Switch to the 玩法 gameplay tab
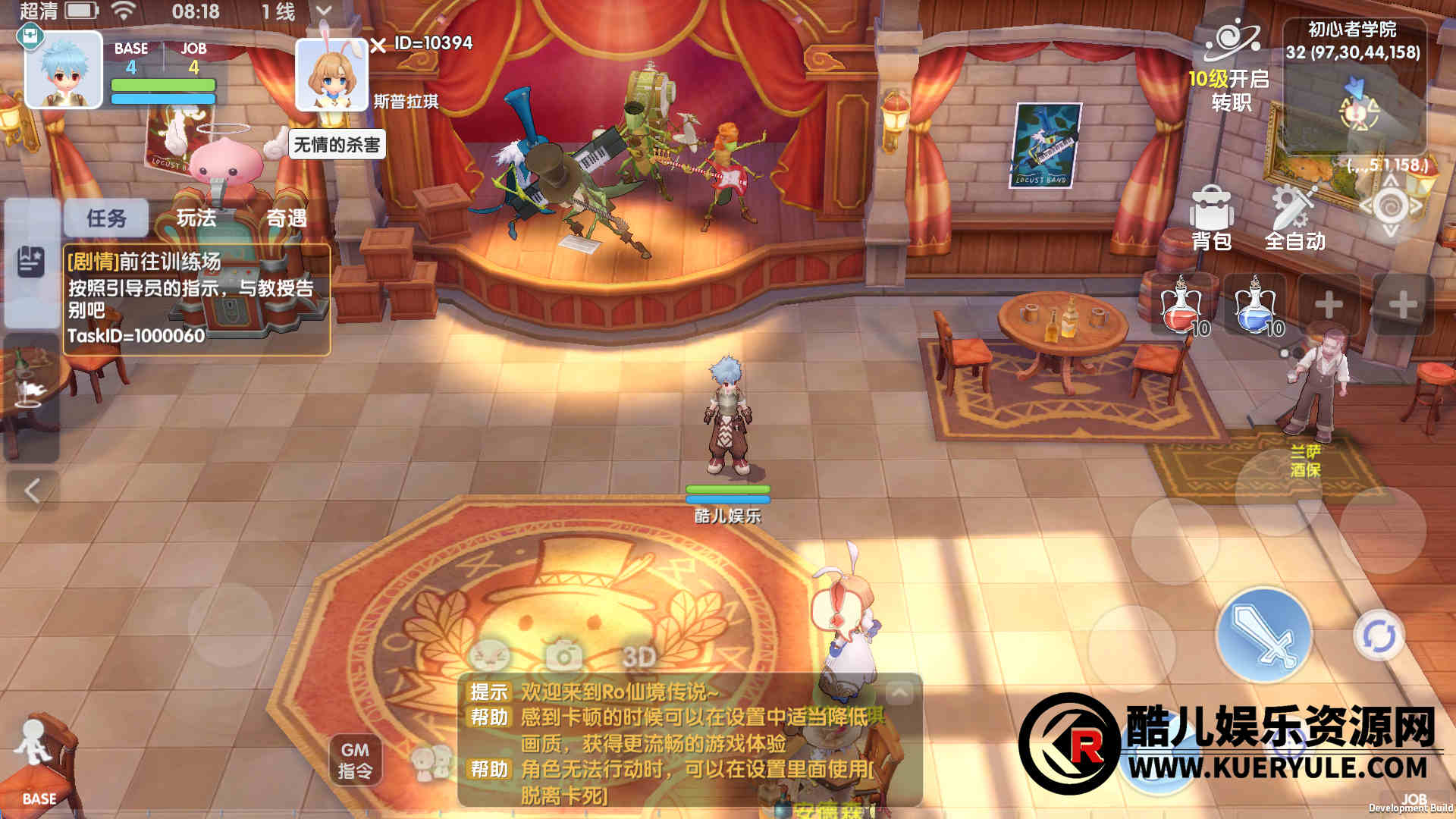Screen dimensions: 1456x819 tap(196, 218)
